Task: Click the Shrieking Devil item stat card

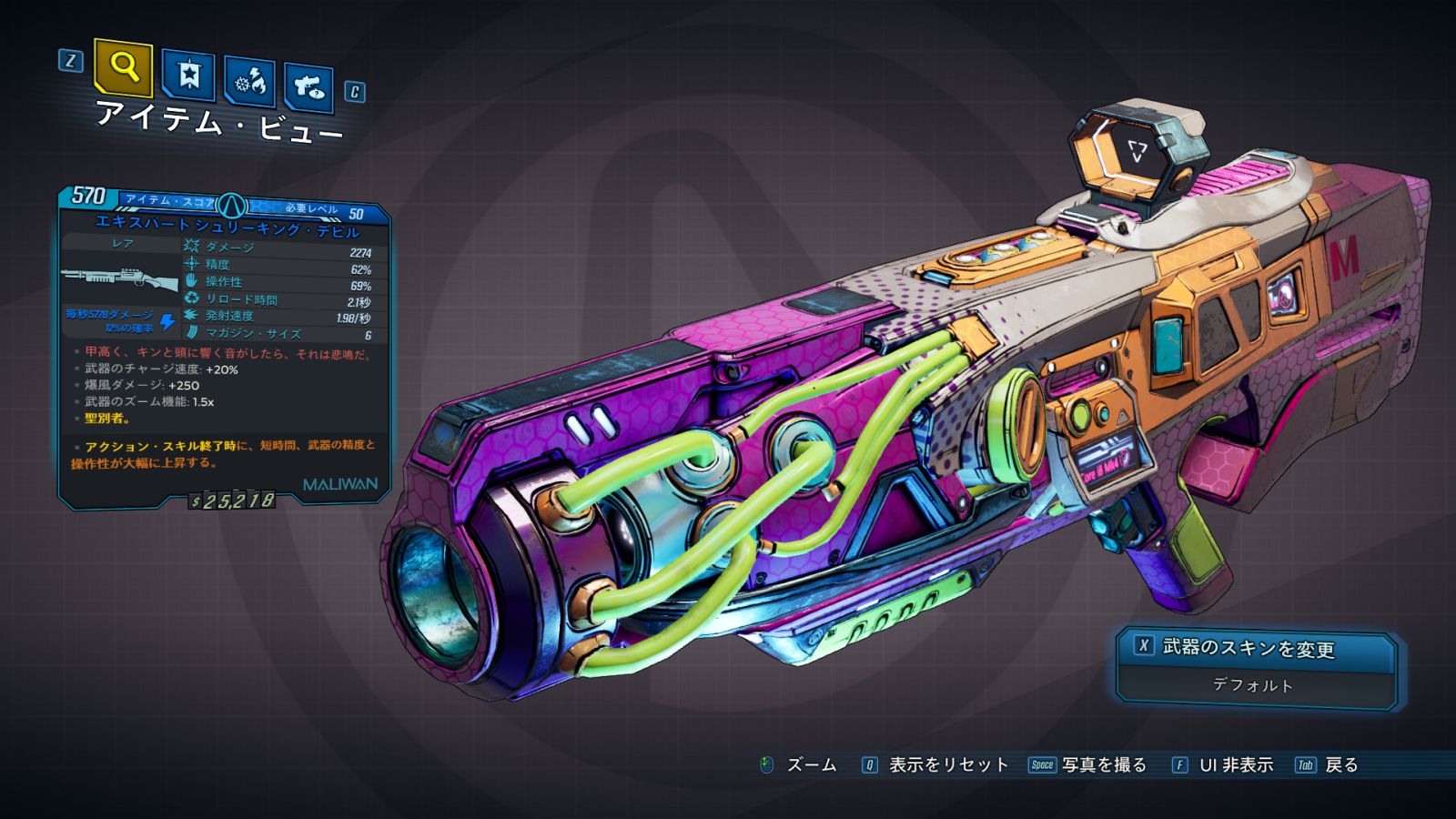Action: click(224, 346)
